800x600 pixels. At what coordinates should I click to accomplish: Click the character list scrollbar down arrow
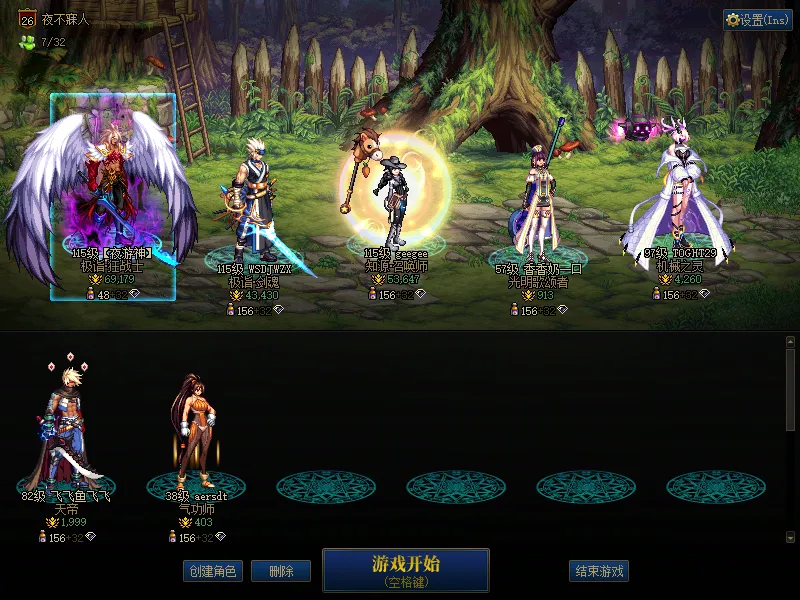790,537
